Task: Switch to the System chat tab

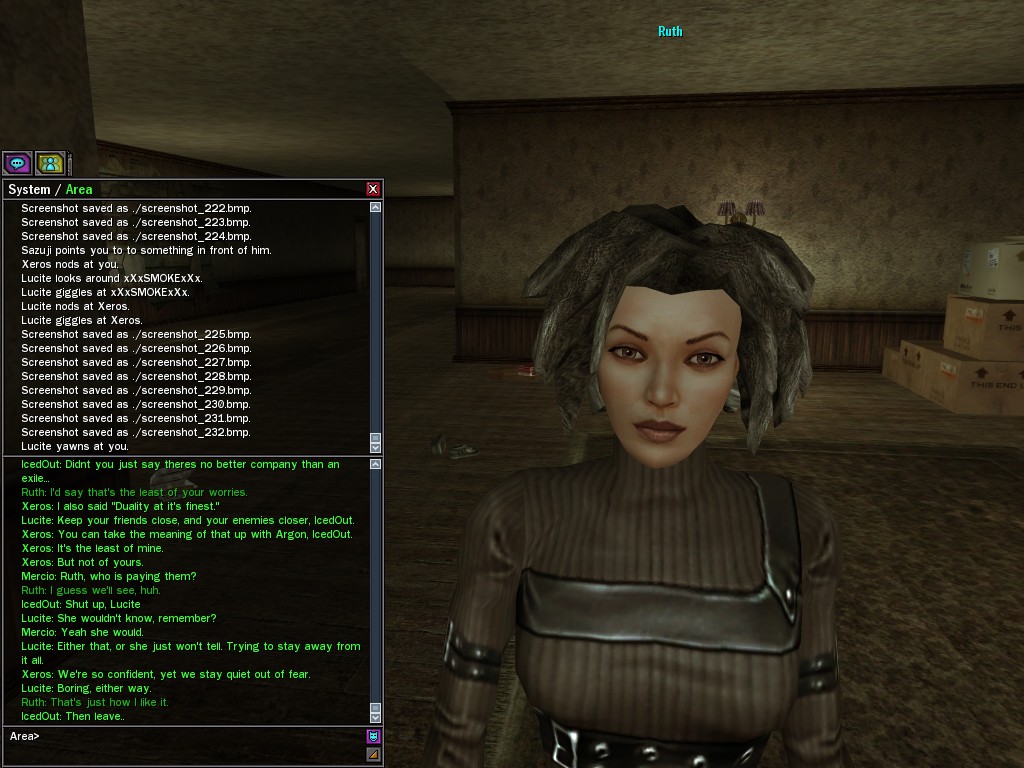Action: pyautogui.click(x=29, y=189)
